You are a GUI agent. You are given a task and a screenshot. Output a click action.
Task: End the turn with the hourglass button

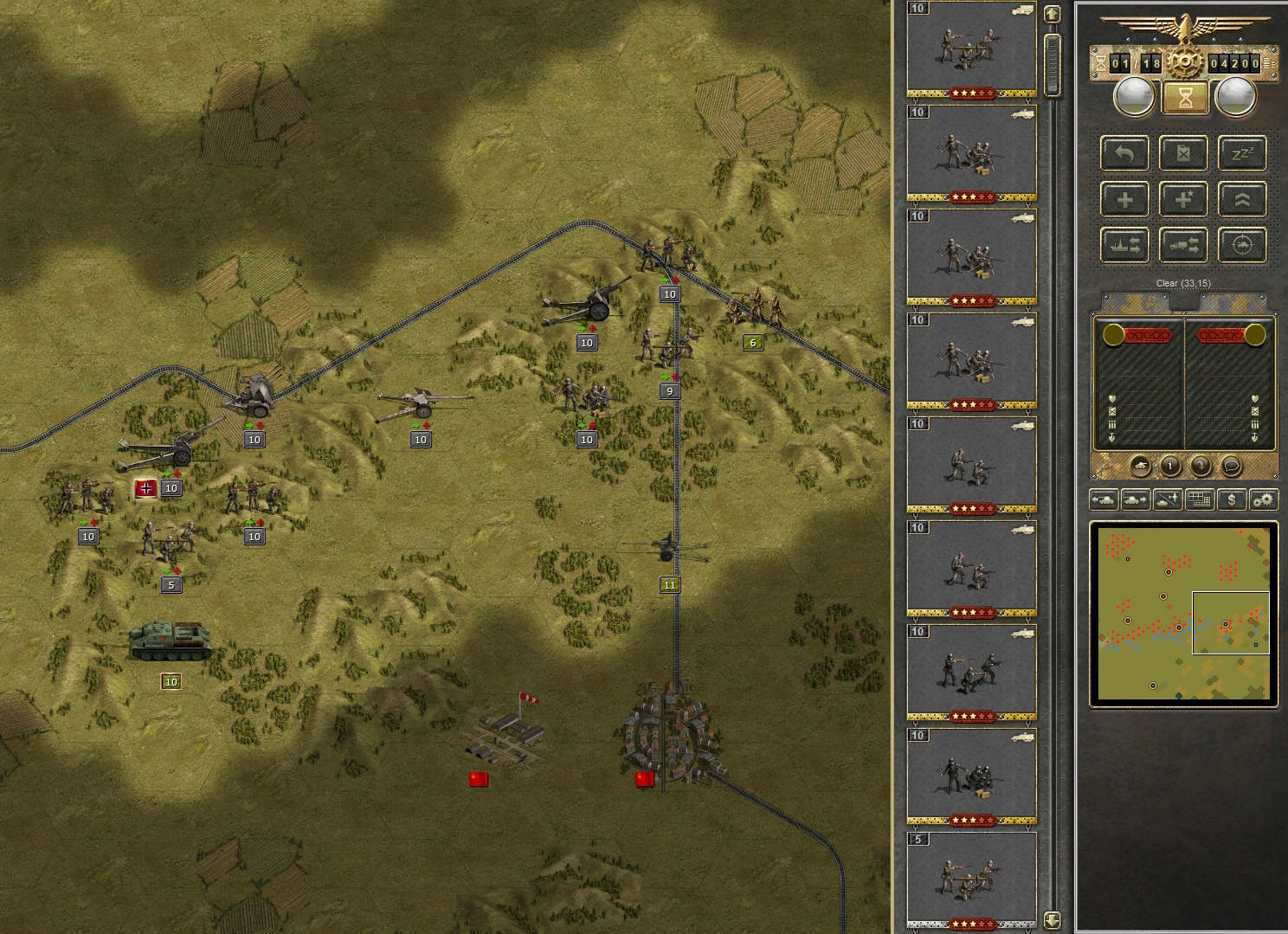tap(1185, 98)
